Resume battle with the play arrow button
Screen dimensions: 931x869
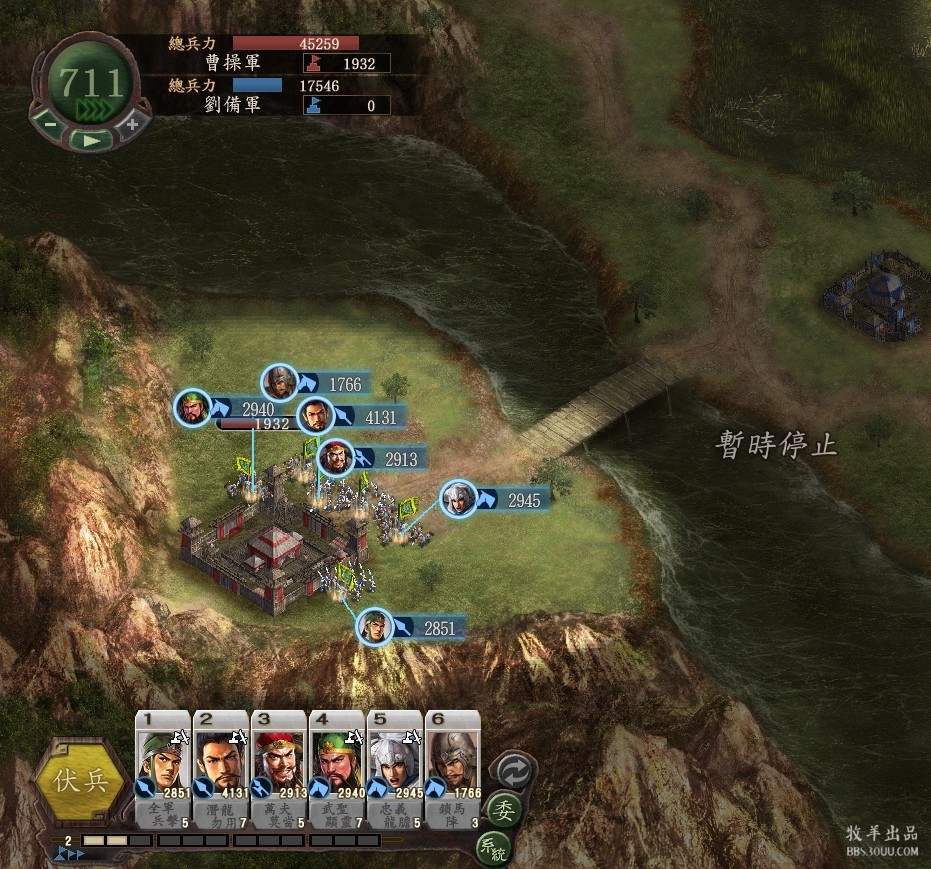point(91,140)
